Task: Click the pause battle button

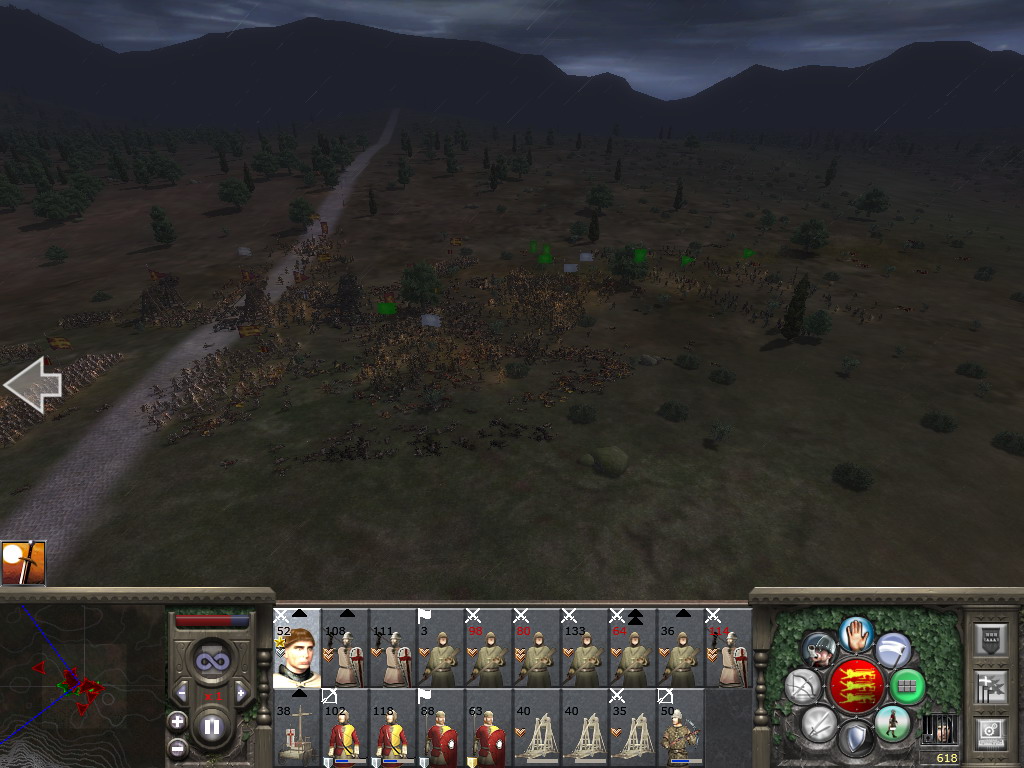Action: tap(211, 727)
